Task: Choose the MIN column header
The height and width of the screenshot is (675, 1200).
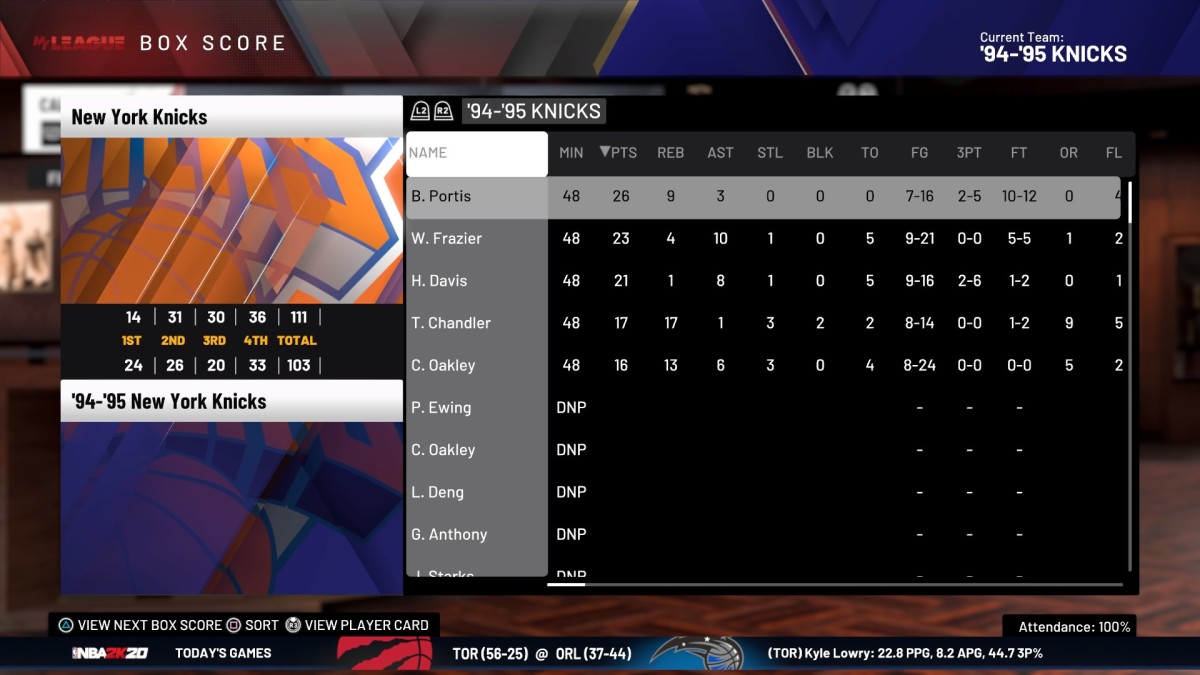Action: point(571,153)
